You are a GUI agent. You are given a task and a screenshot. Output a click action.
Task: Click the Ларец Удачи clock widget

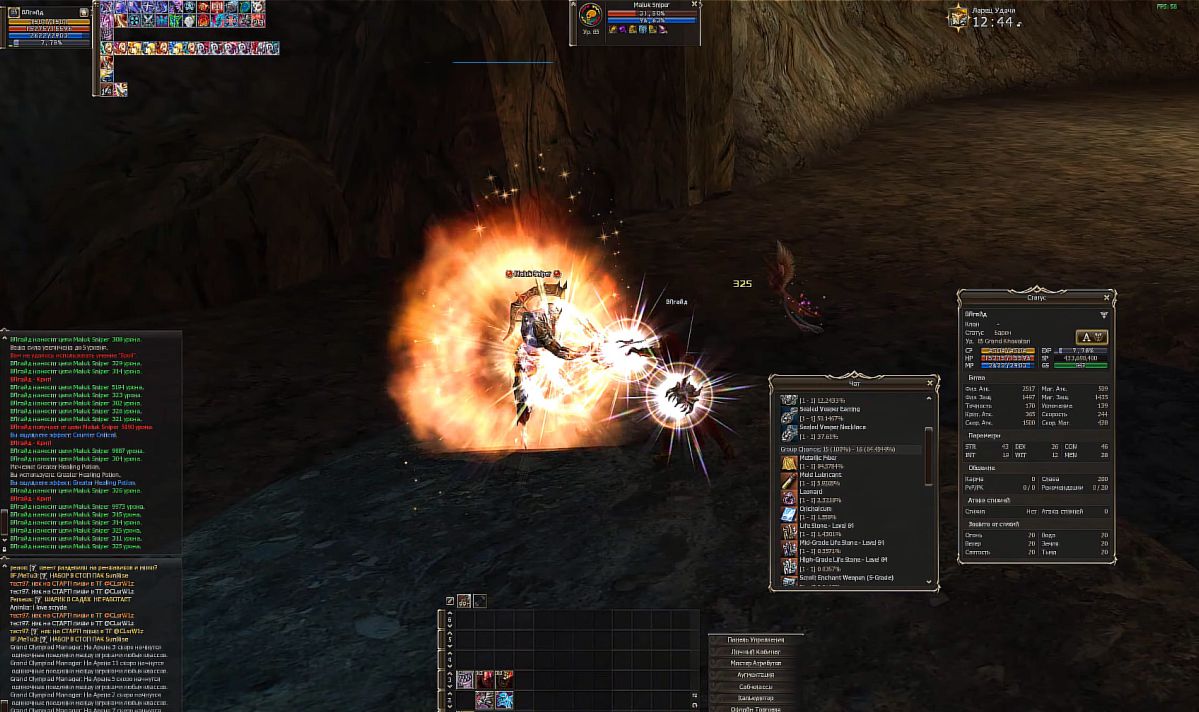pos(985,17)
